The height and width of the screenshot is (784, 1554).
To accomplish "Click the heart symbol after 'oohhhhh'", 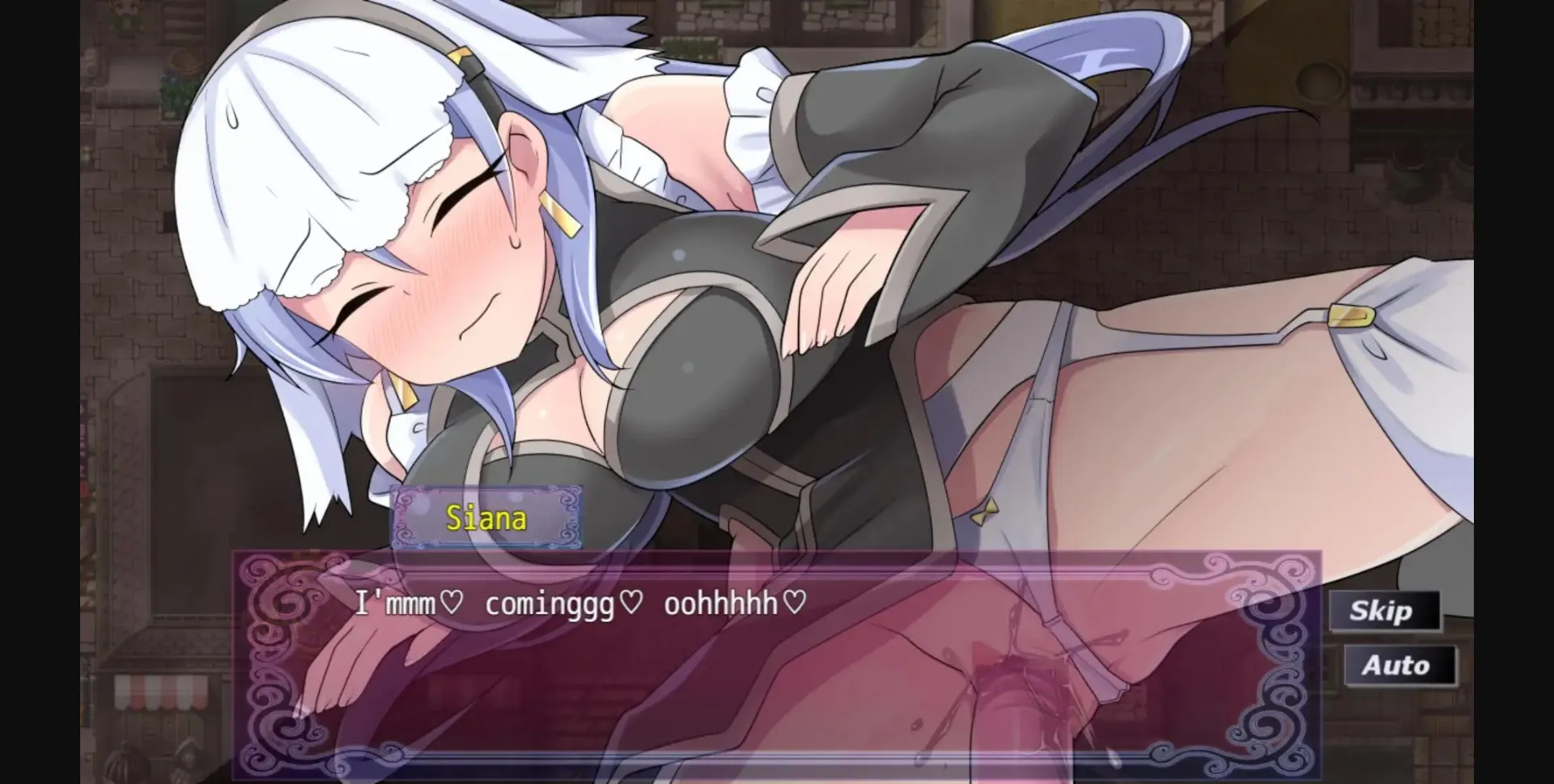I will pos(794,602).
